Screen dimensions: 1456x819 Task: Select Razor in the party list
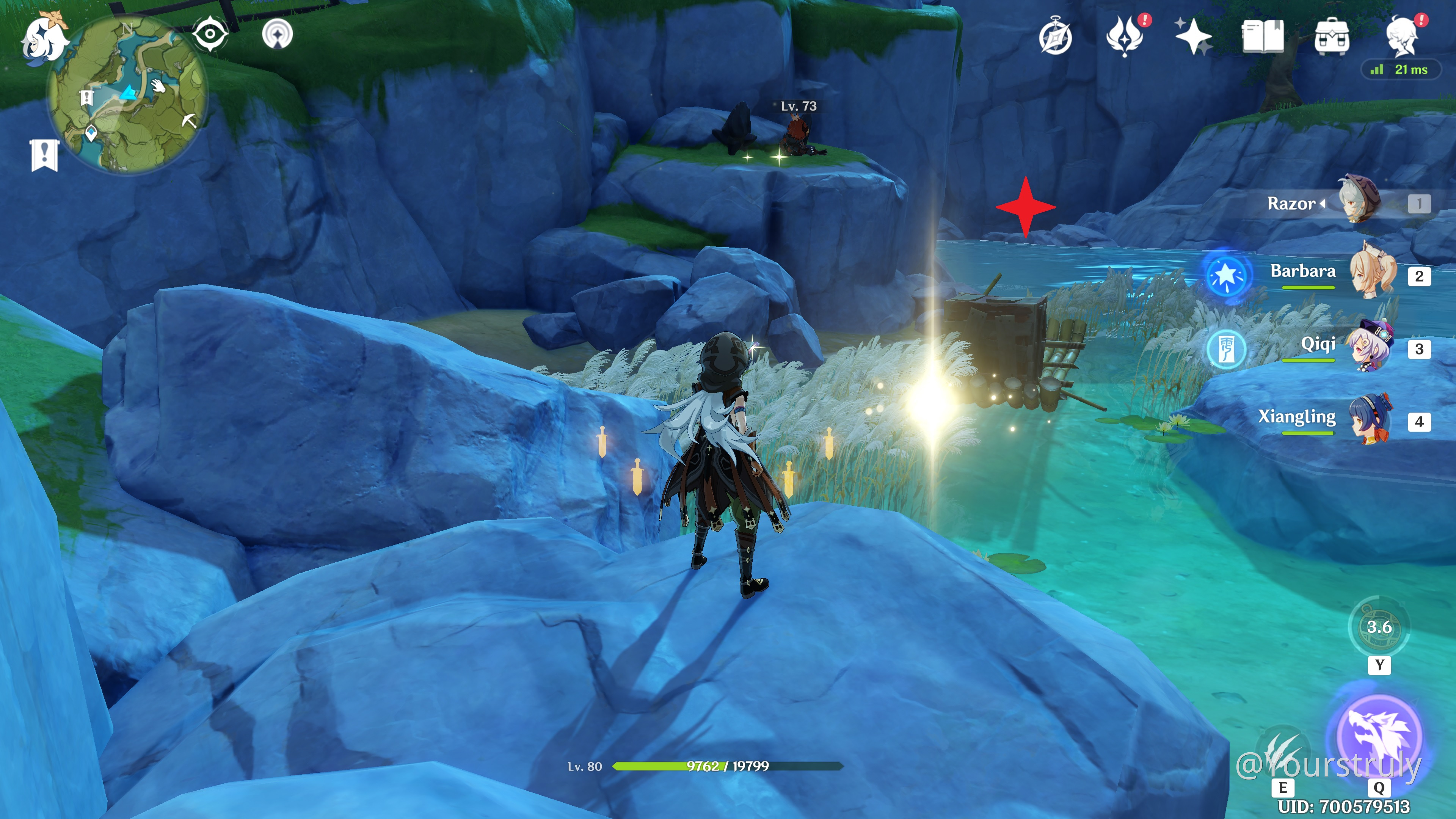click(x=1357, y=202)
